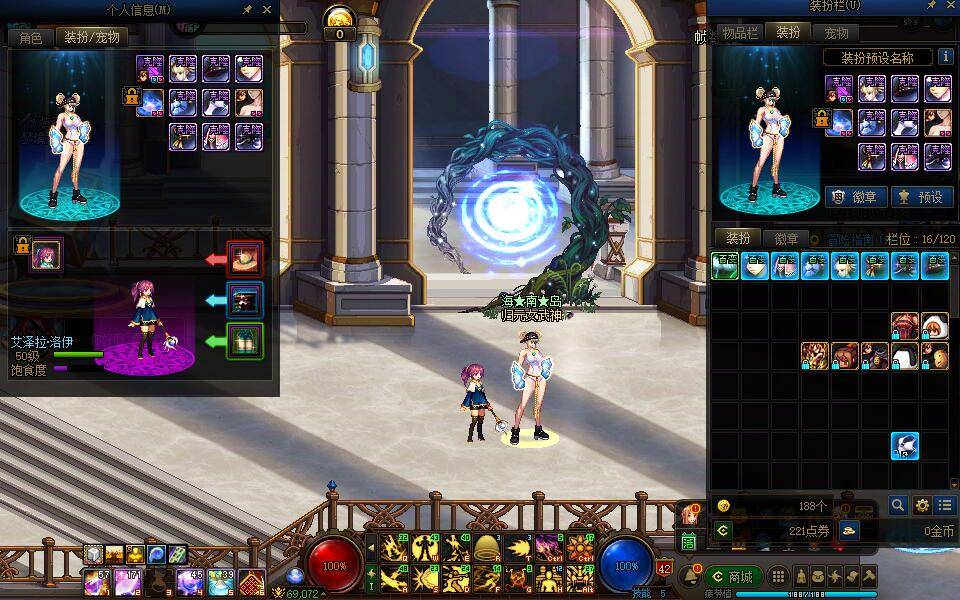Select the panda hood costume item
Viewport: 960px width, 600px height.
[934, 326]
